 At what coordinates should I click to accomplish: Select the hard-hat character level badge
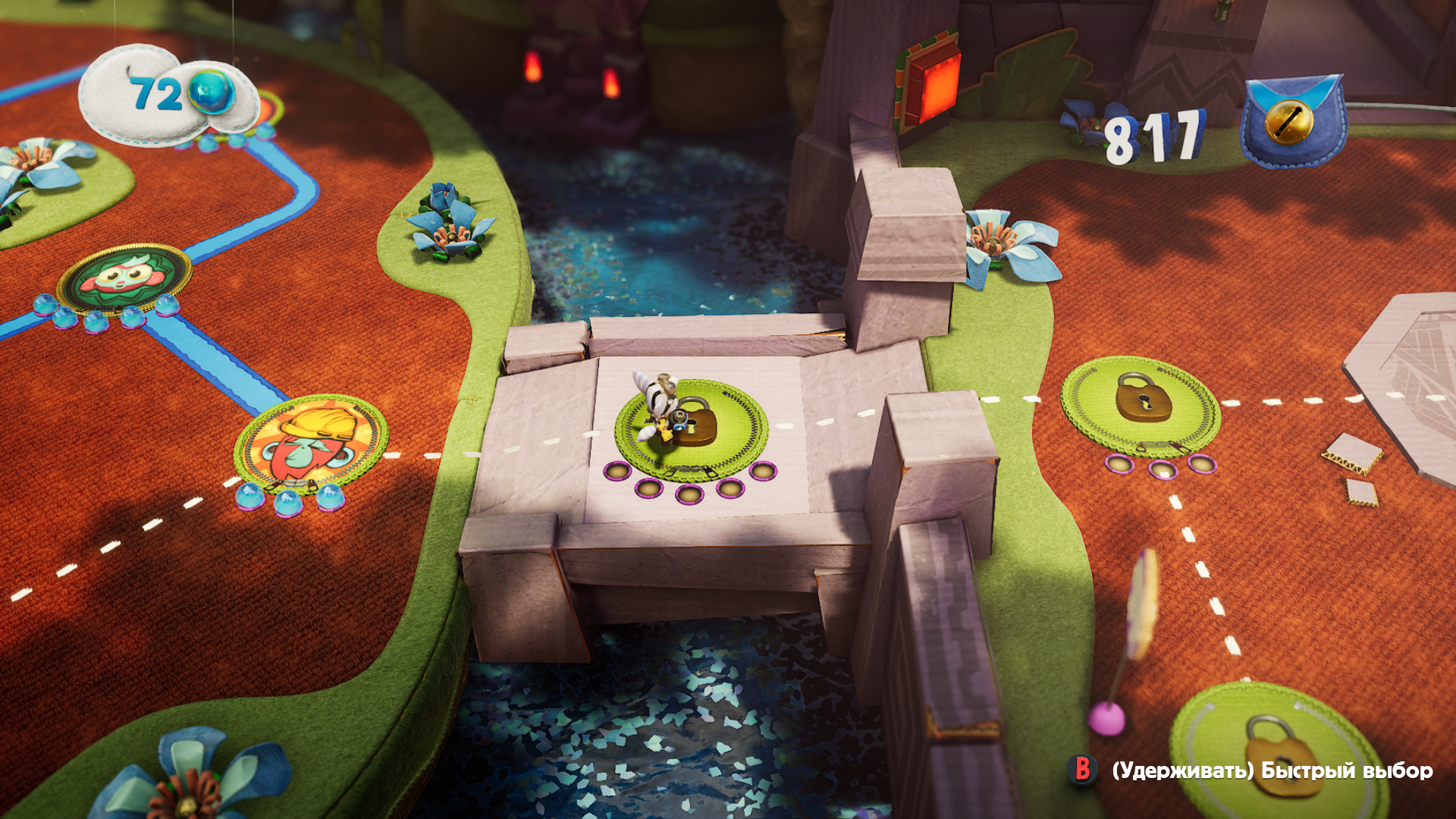pos(312,444)
